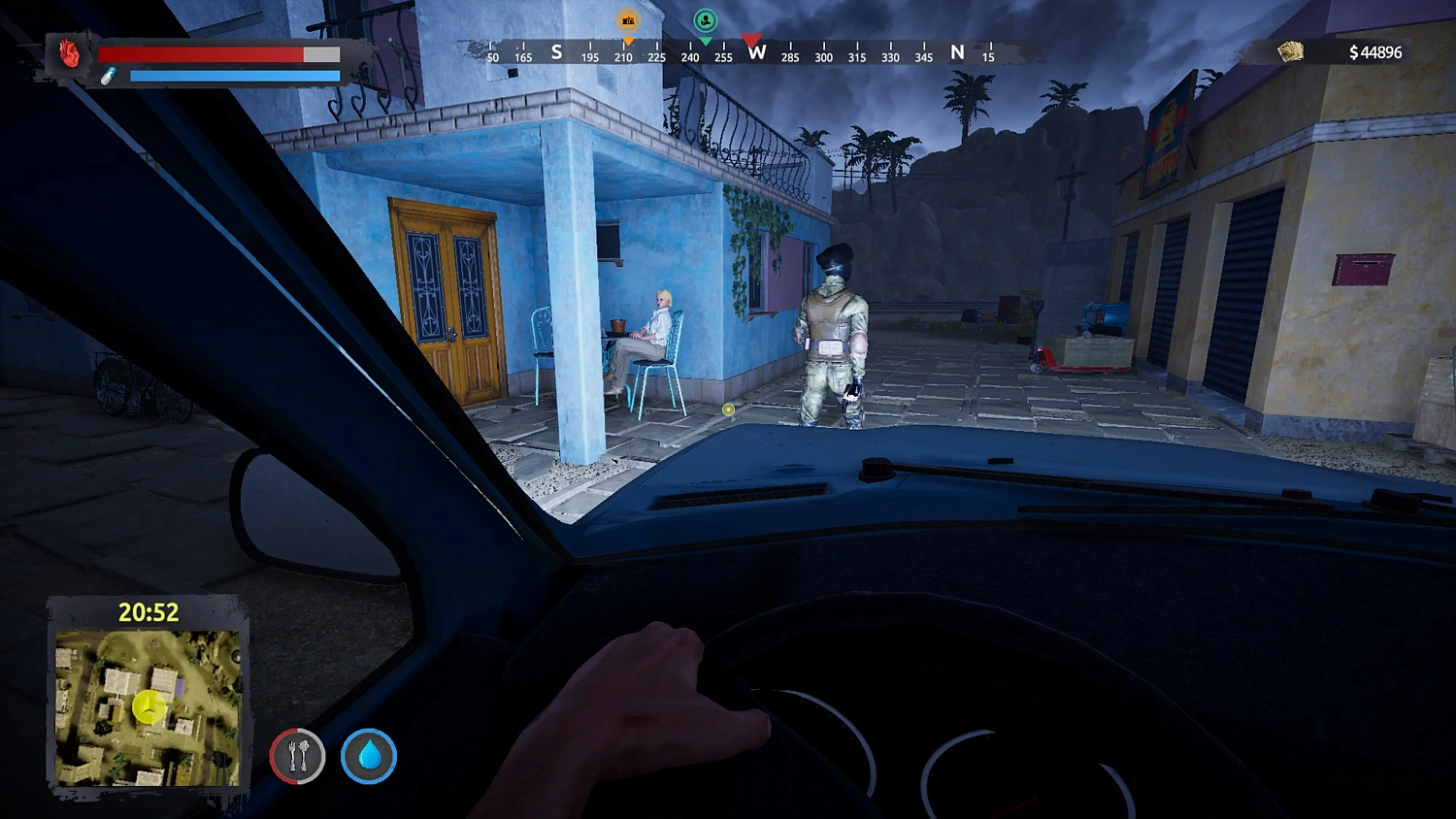The height and width of the screenshot is (819, 1456).
Task: Click the yellow interaction dot near the soldier
Action: 727,409
